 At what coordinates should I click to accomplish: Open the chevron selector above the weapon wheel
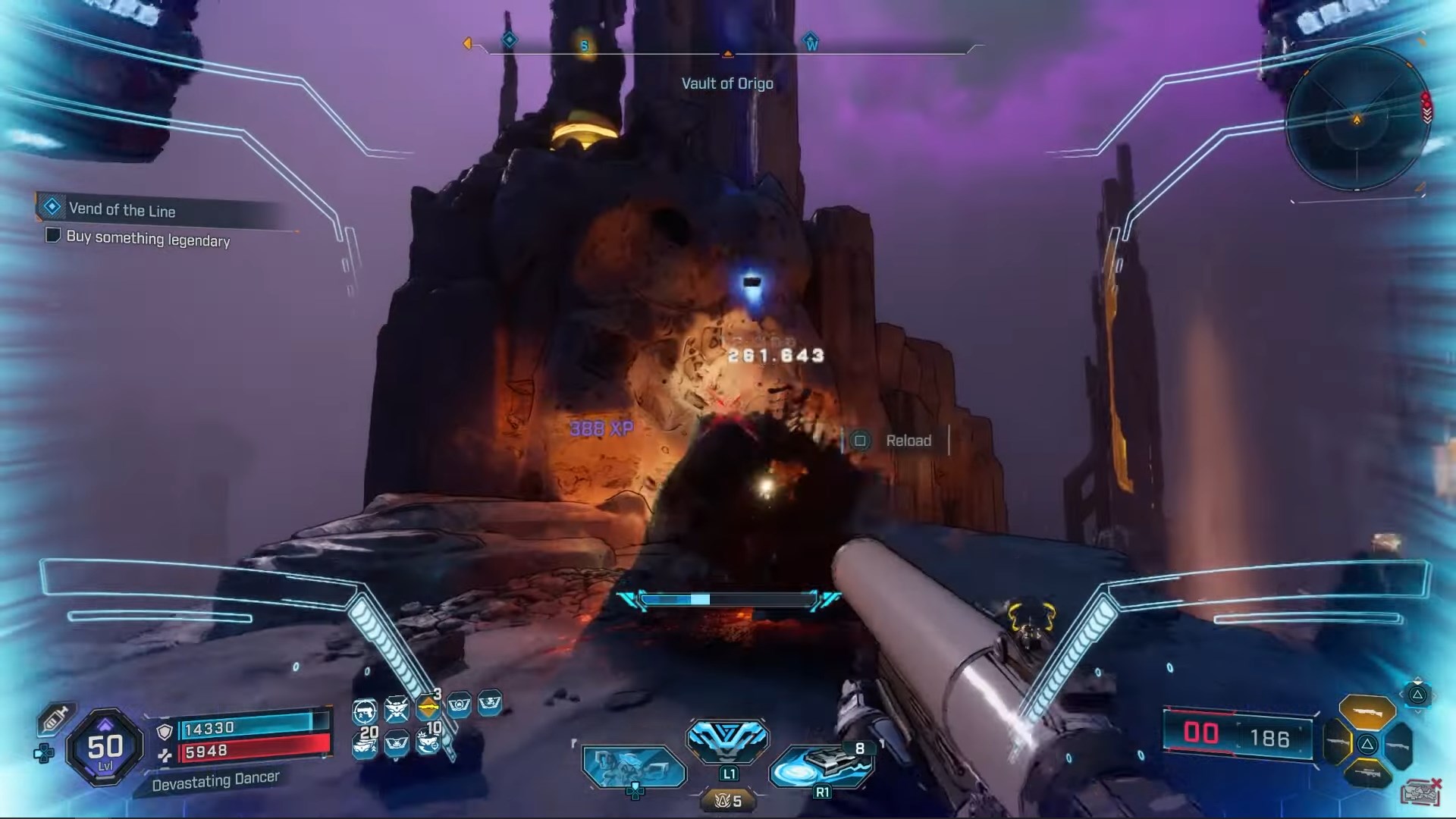pyautogui.click(x=1417, y=695)
